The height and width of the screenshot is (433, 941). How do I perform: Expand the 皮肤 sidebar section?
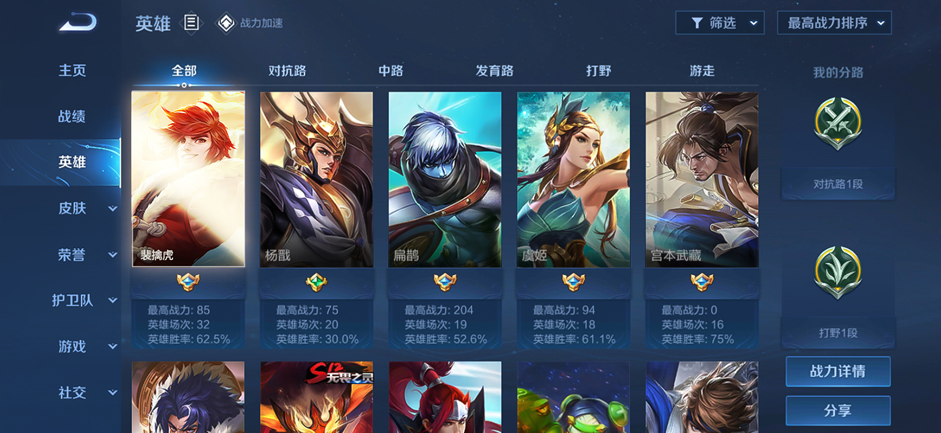click(84, 208)
